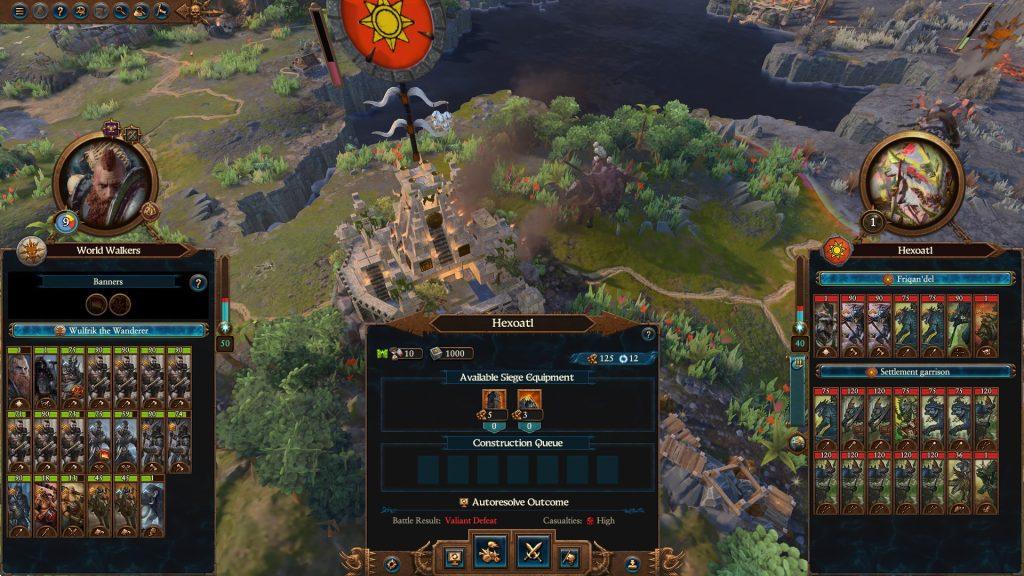Click the question mark help button in top toolbar
This screenshot has height=576, width=1024.
pyautogui.click(x=59, y=11)
